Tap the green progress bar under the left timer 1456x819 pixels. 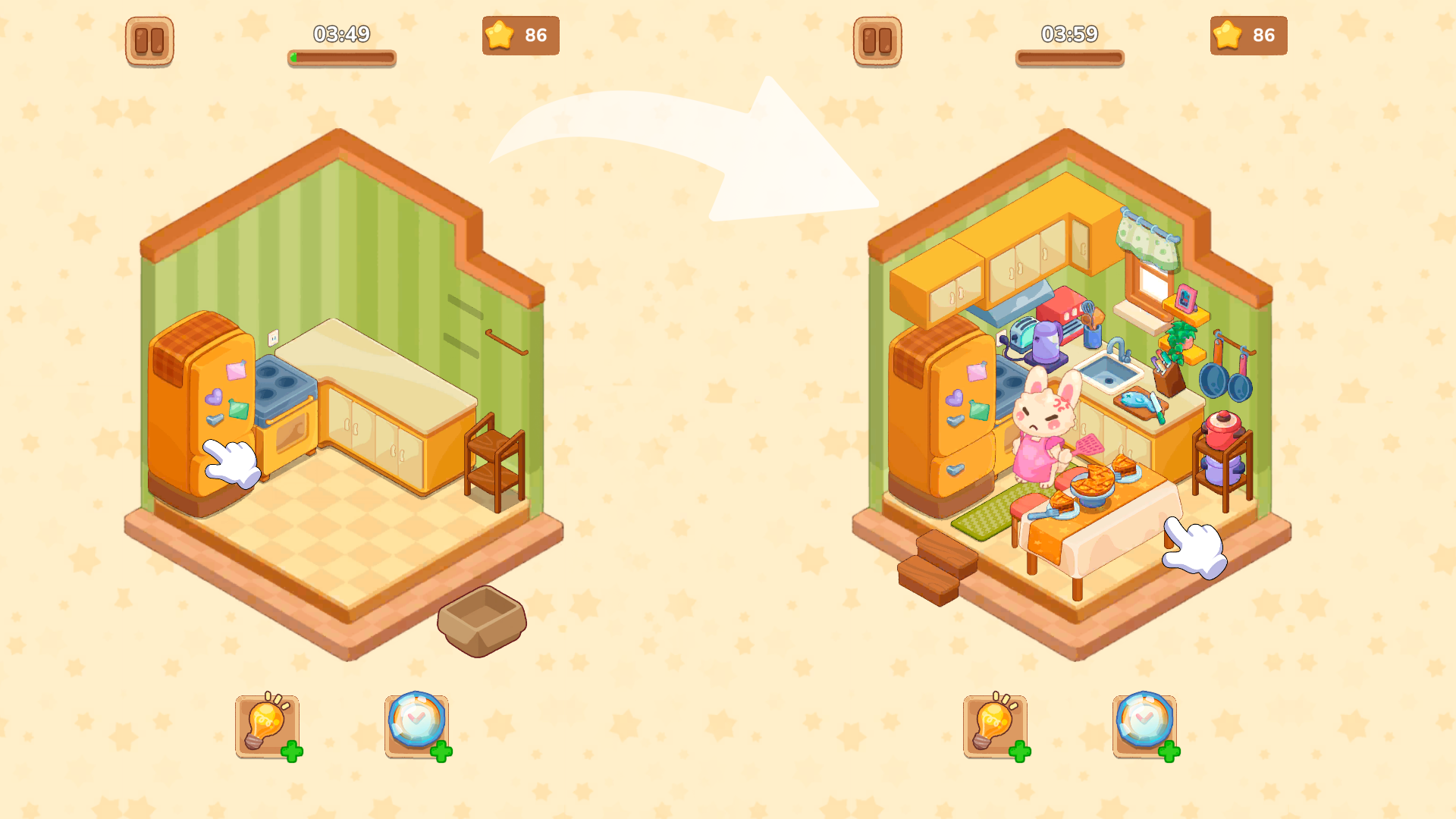pyautogui.click(x=340, y=58)
